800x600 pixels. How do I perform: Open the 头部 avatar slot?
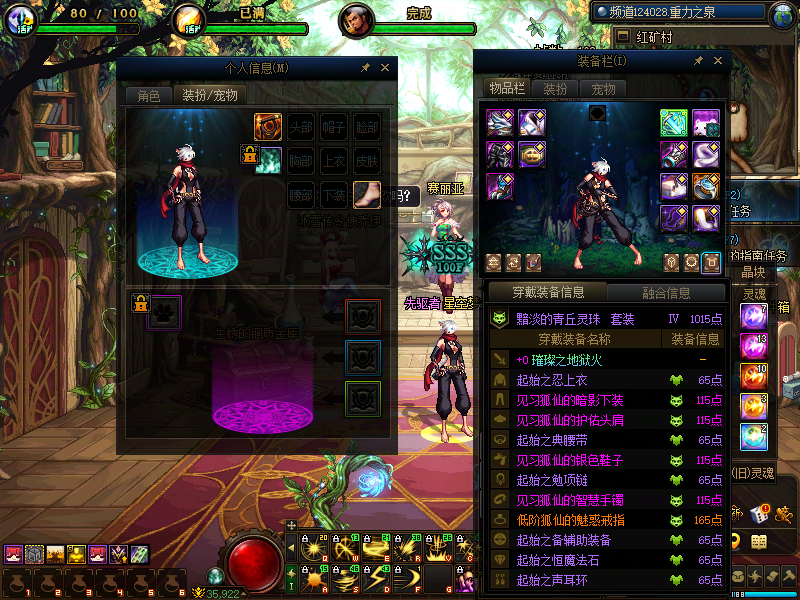(x=301, y=127)
